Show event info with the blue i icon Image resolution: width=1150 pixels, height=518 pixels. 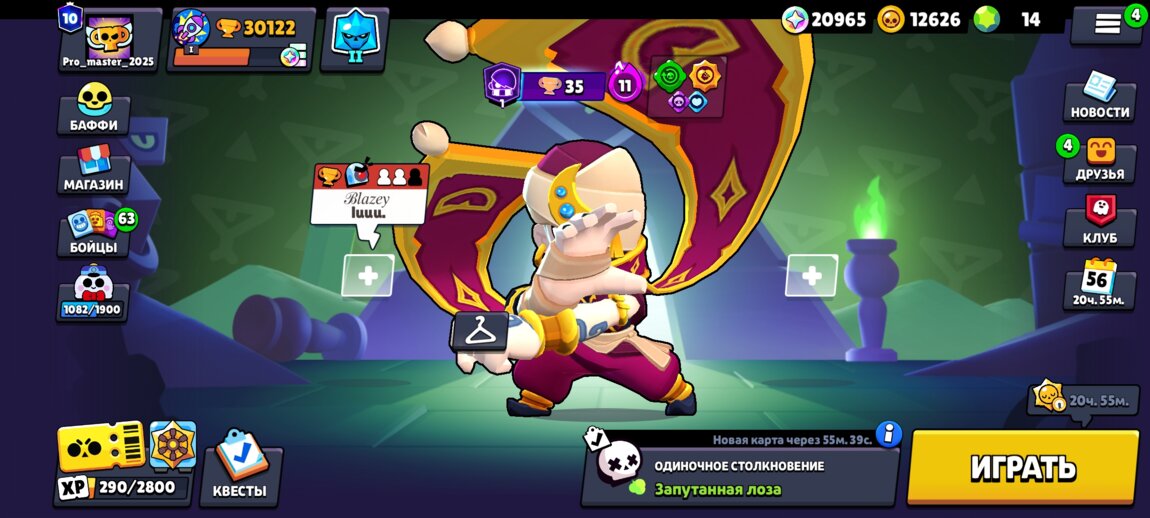(887, 435)
